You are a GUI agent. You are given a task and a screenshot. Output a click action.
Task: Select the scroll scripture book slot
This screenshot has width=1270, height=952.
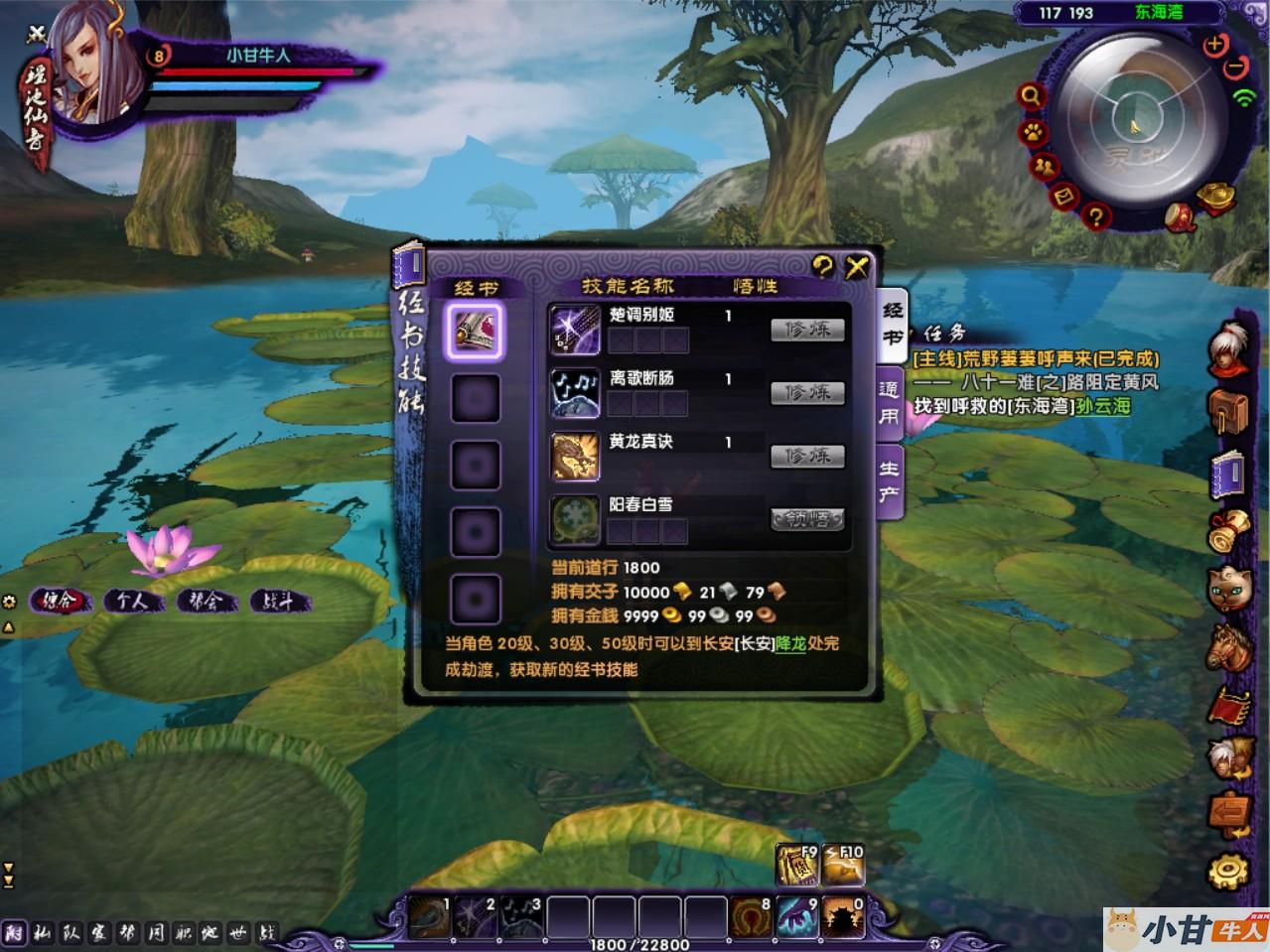476,331
